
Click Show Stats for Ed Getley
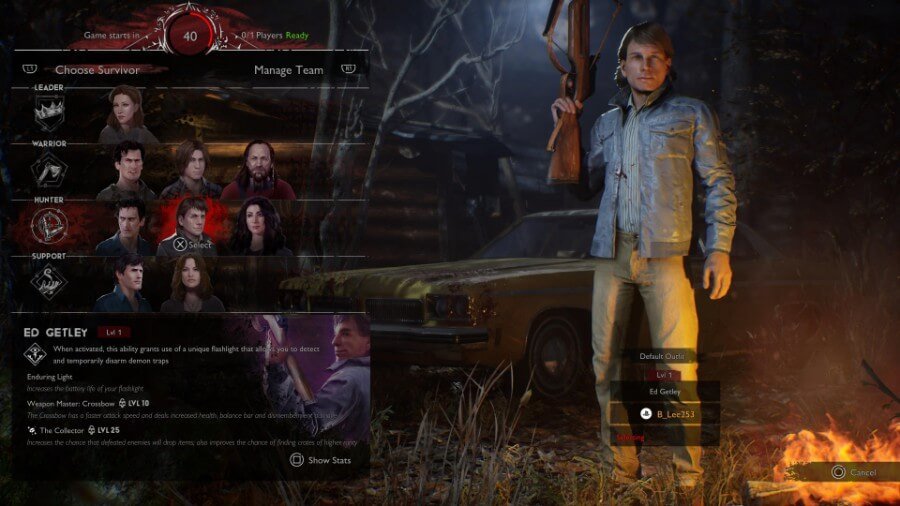(322, 460)
